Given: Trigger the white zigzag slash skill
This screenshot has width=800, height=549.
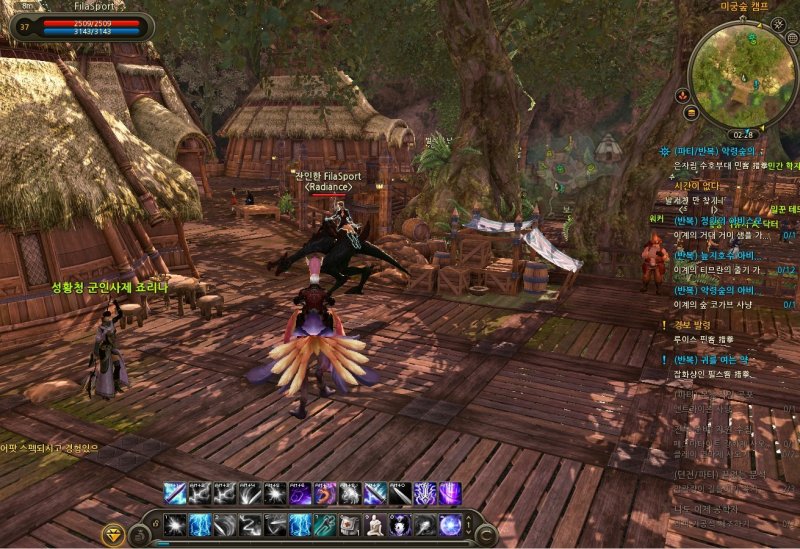Looking at the screenshot, I should (249, 525).
